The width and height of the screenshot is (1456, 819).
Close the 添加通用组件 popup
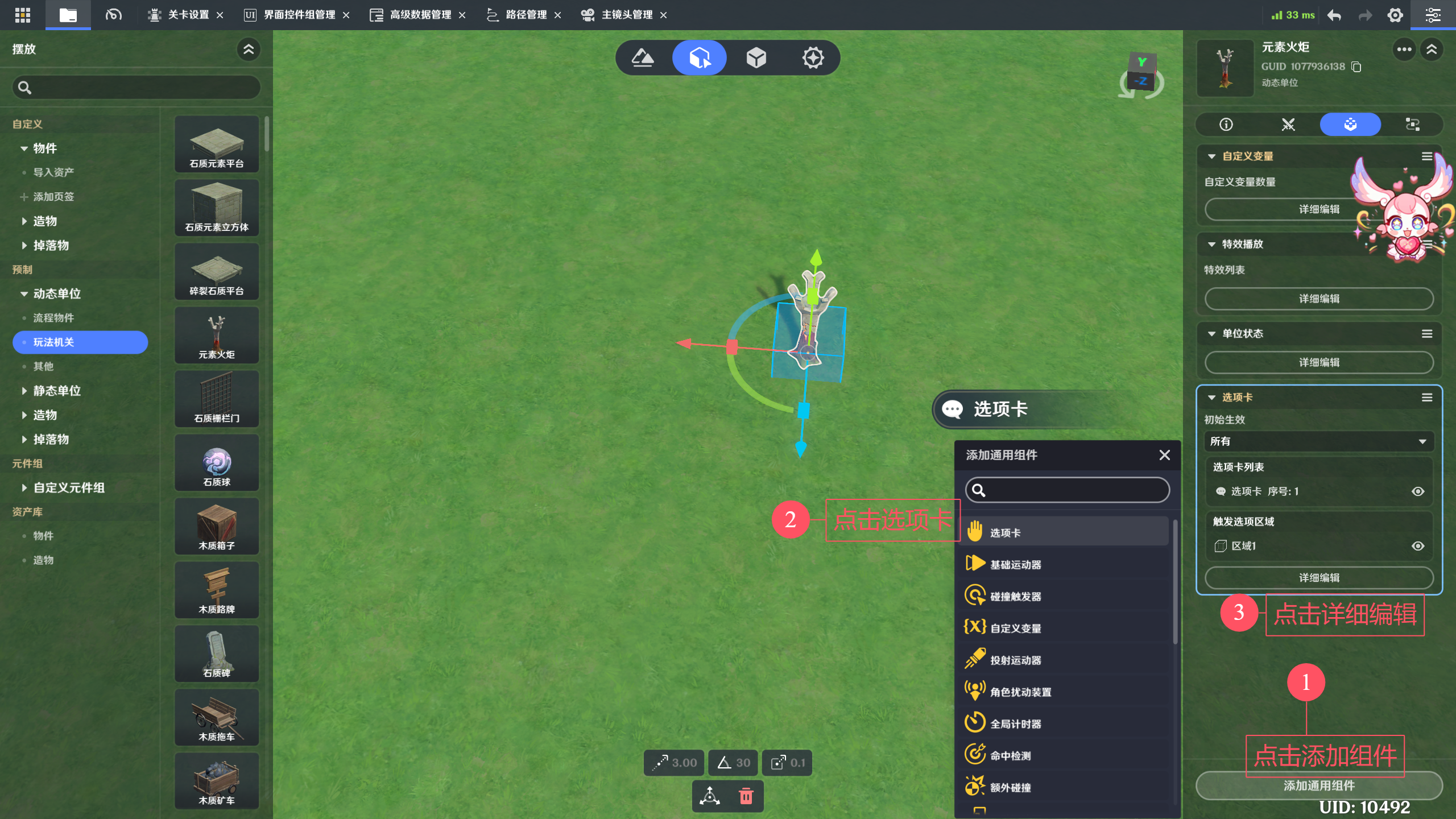coord(1164,455)
